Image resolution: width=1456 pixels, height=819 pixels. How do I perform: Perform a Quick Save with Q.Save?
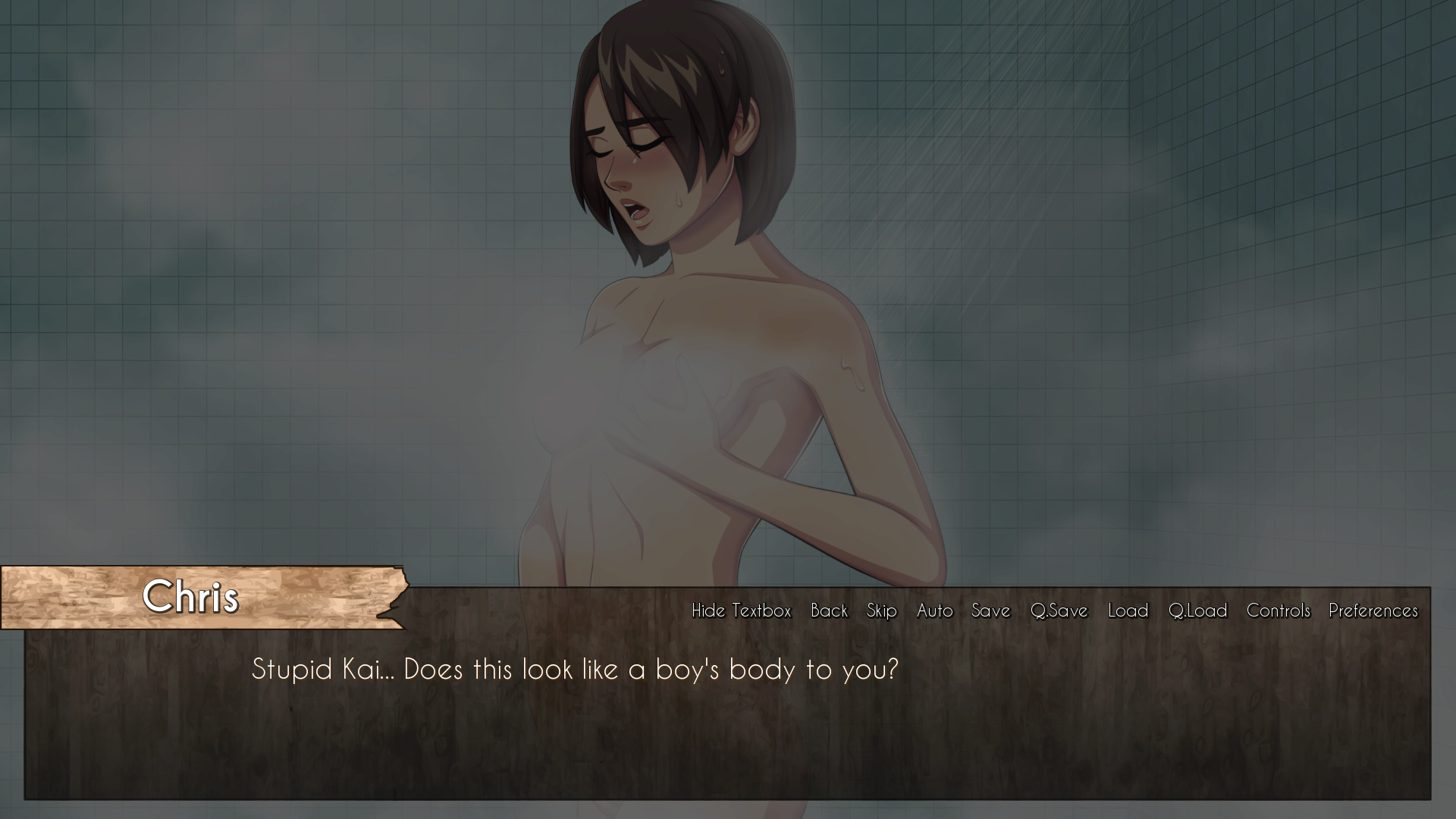coord(1059,610)
